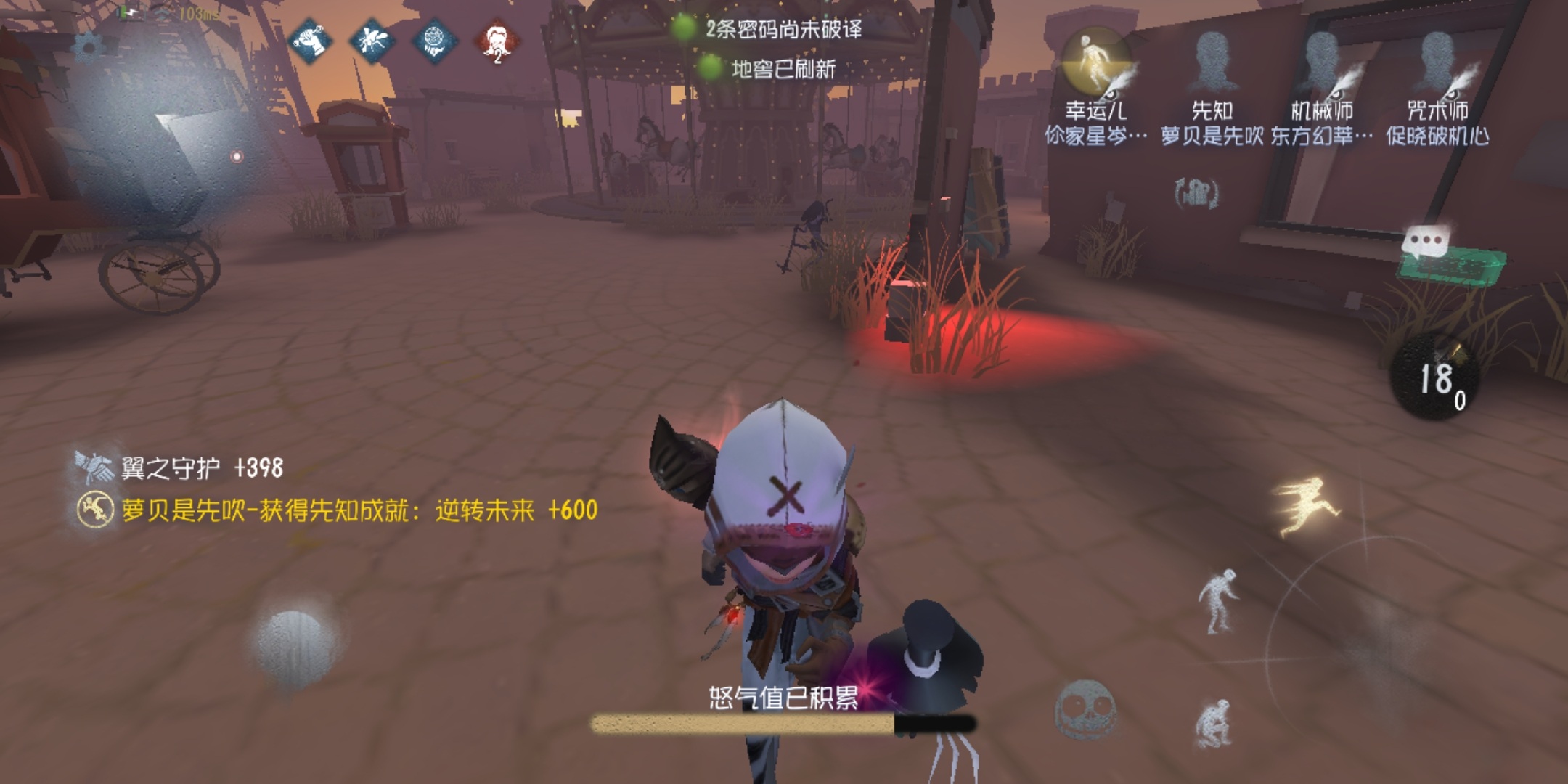The width and height of the screenshot is (1568, 784).
Task: Tap the fist-holding-key trait icon
Action: tap(310, 41)
